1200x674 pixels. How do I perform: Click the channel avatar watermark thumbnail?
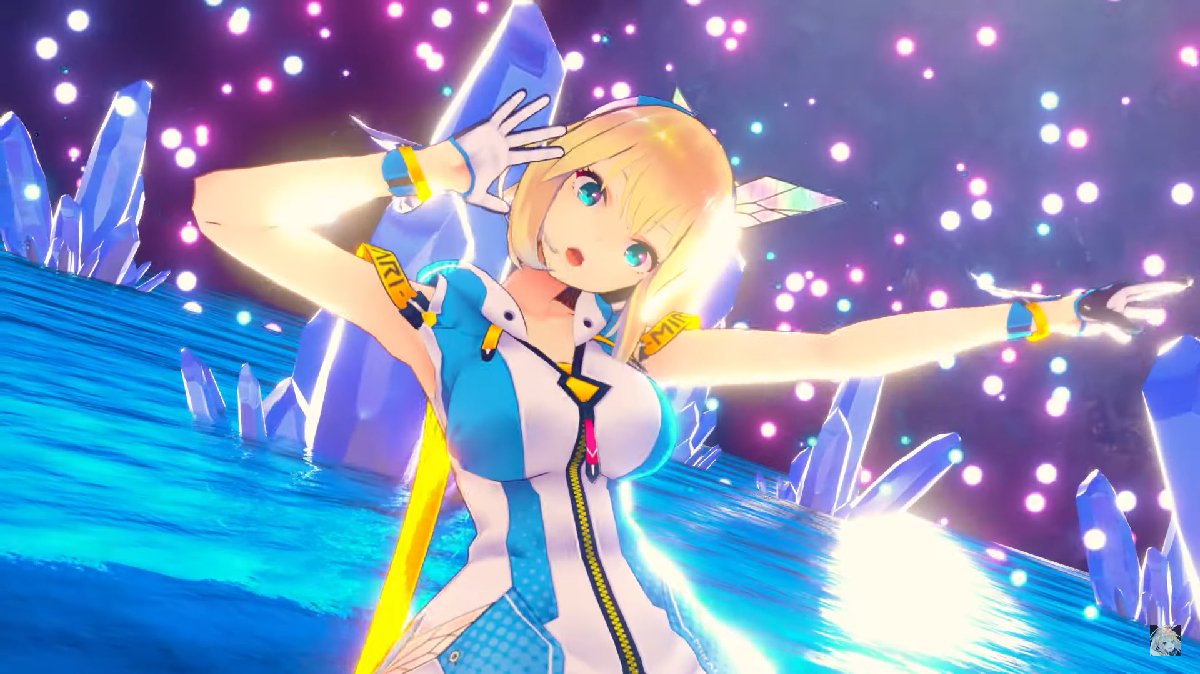coord(1165,640)
